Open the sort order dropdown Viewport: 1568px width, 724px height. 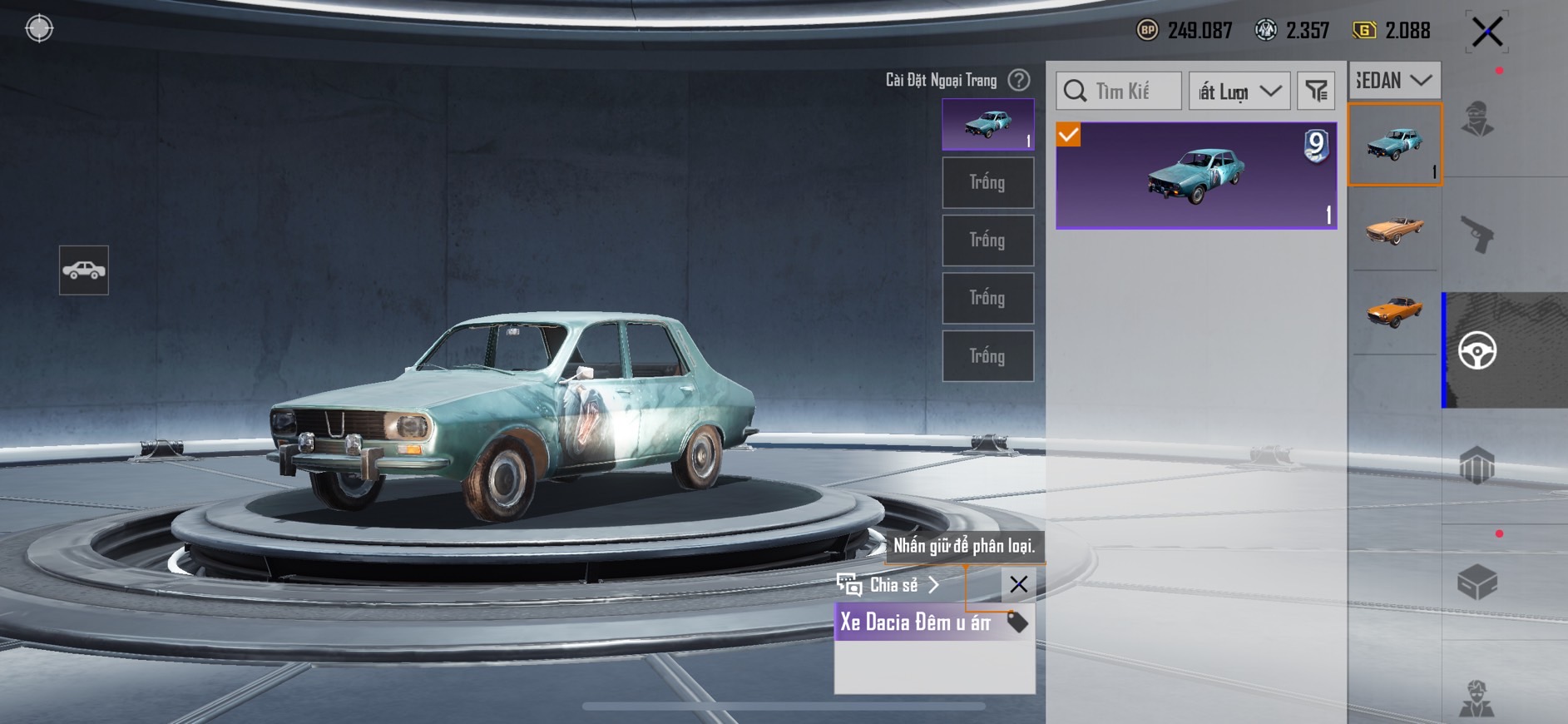pos(1239,91)
